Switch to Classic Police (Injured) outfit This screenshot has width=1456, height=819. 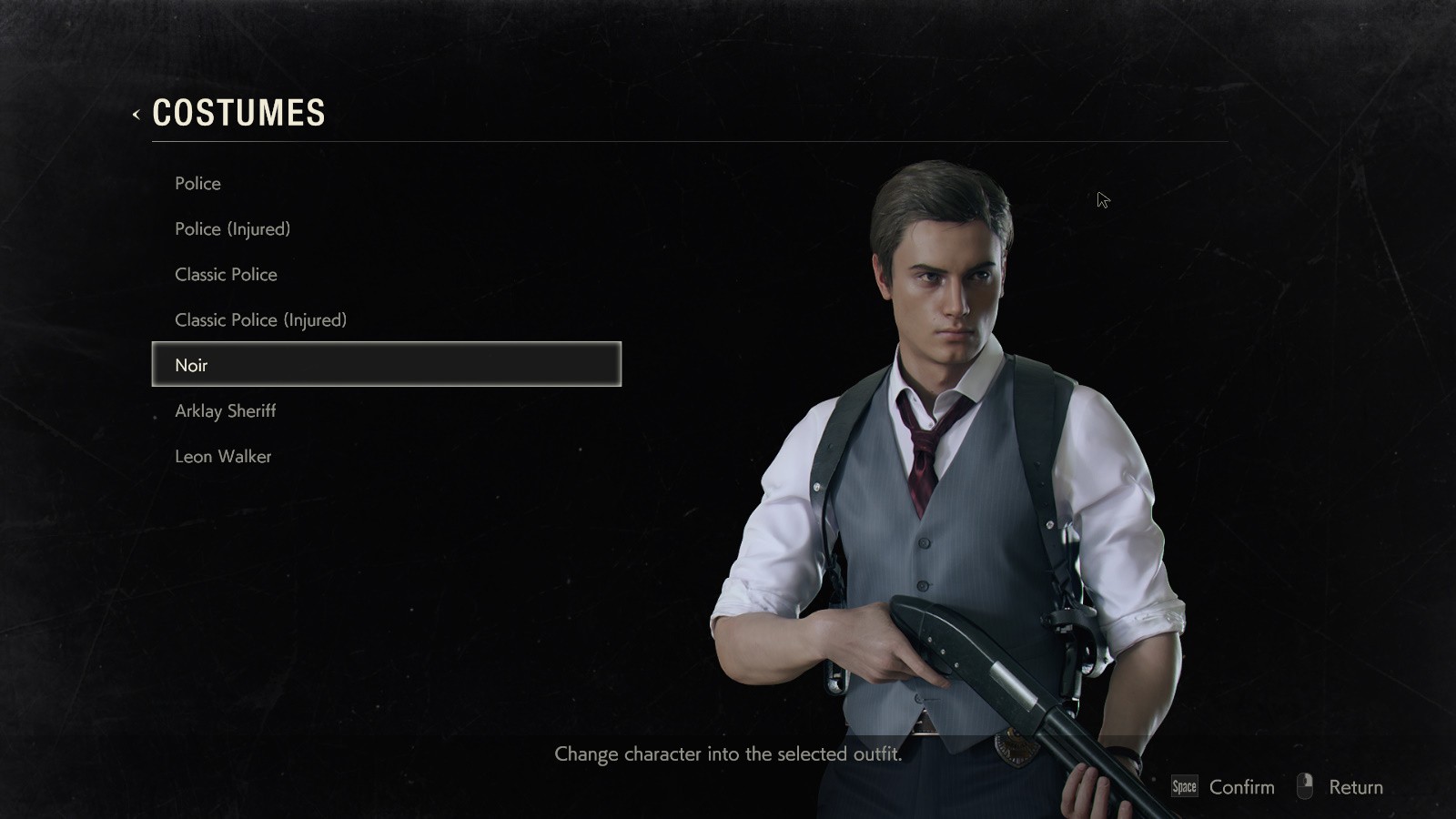pos(261,320)
